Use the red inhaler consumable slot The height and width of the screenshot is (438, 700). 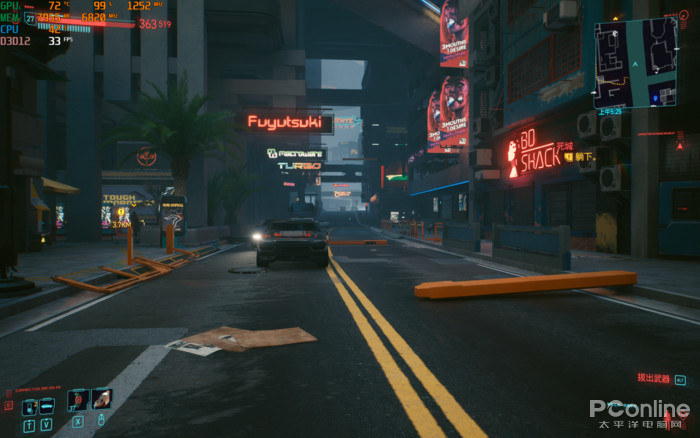[x=77, y=400]
